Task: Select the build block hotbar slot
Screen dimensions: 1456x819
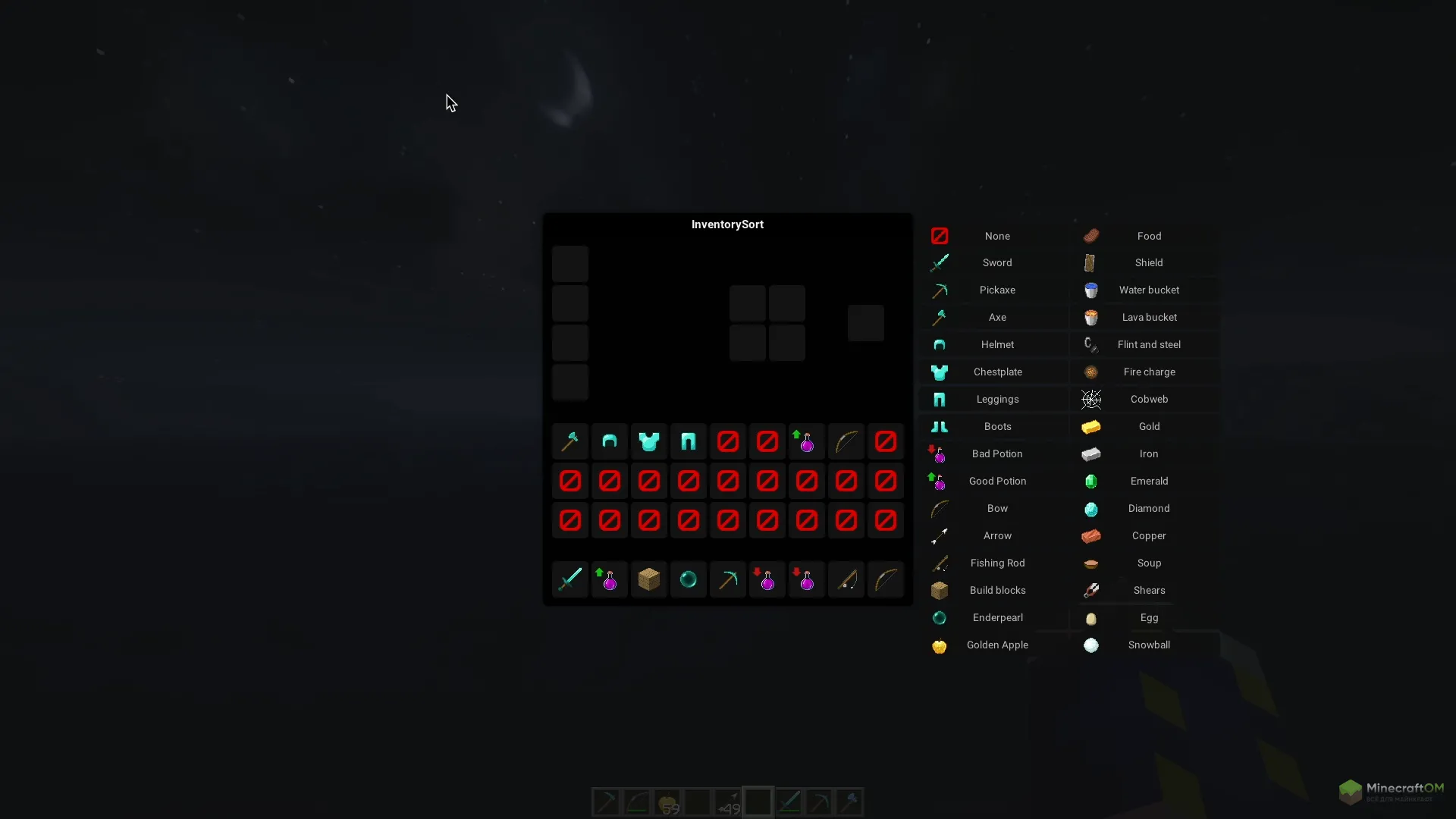Action: pos(649,579)
